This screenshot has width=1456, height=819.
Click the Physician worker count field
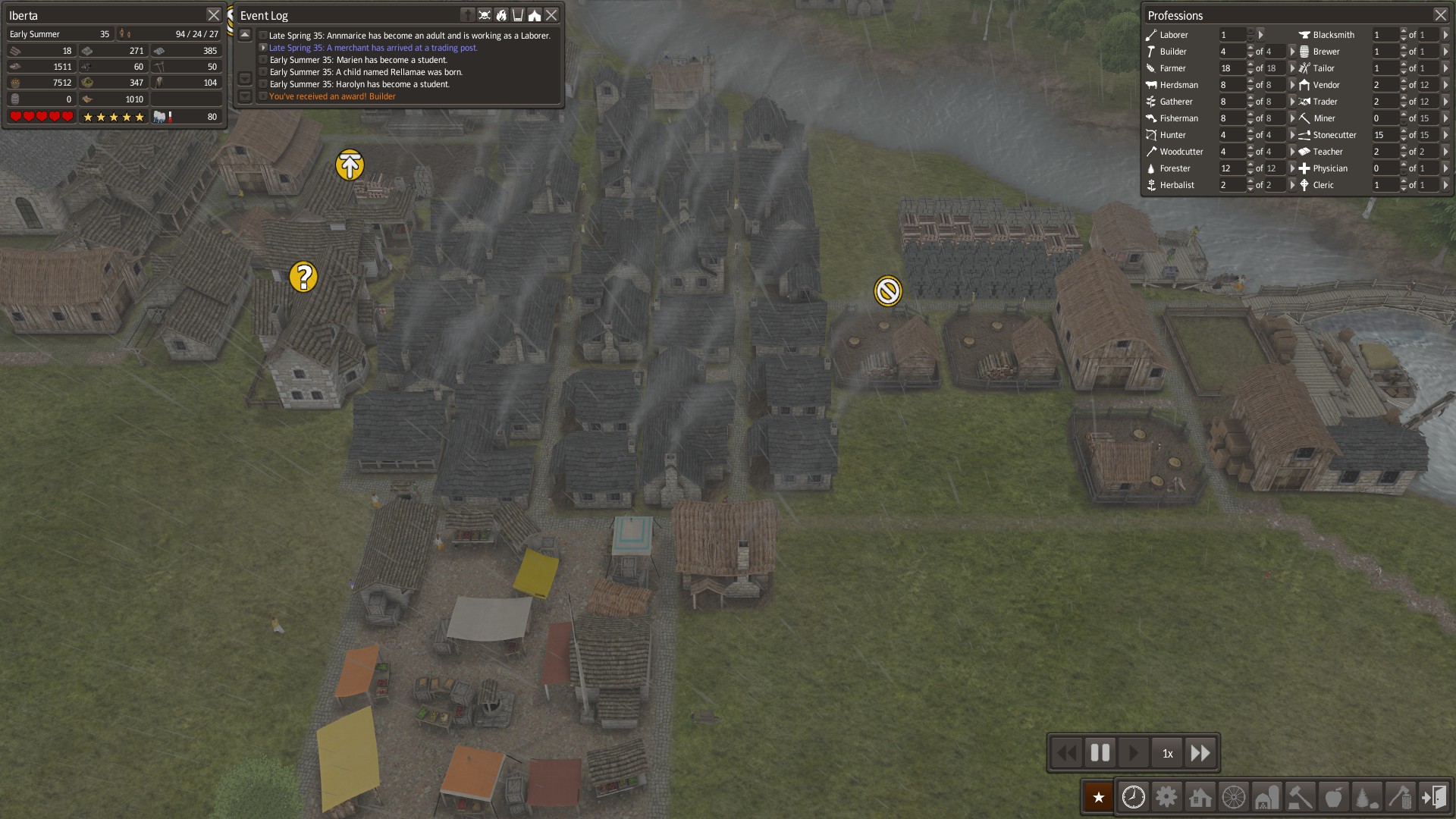tap(1384, 168)
